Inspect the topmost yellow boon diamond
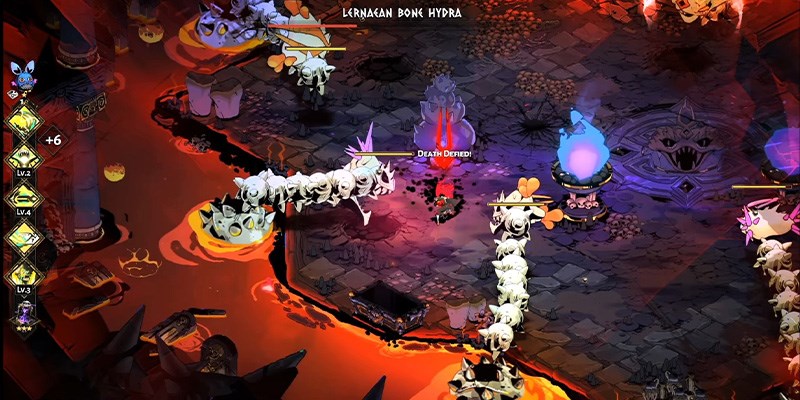The width and height of the screenshot is (800, 400). point(22,120)
